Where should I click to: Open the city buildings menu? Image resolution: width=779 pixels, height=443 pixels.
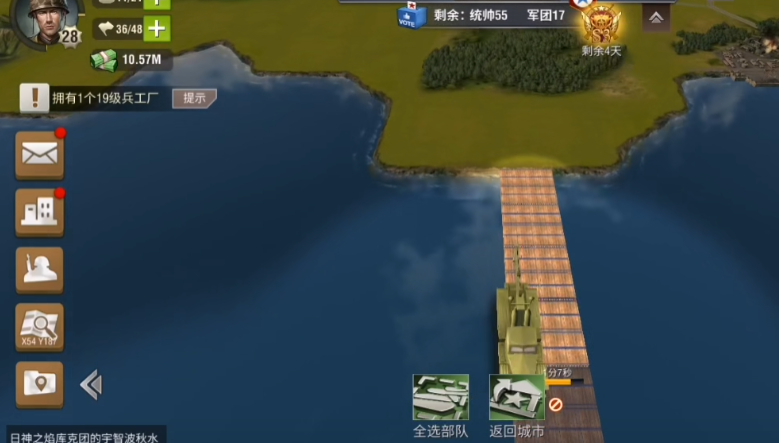(40, 213)
